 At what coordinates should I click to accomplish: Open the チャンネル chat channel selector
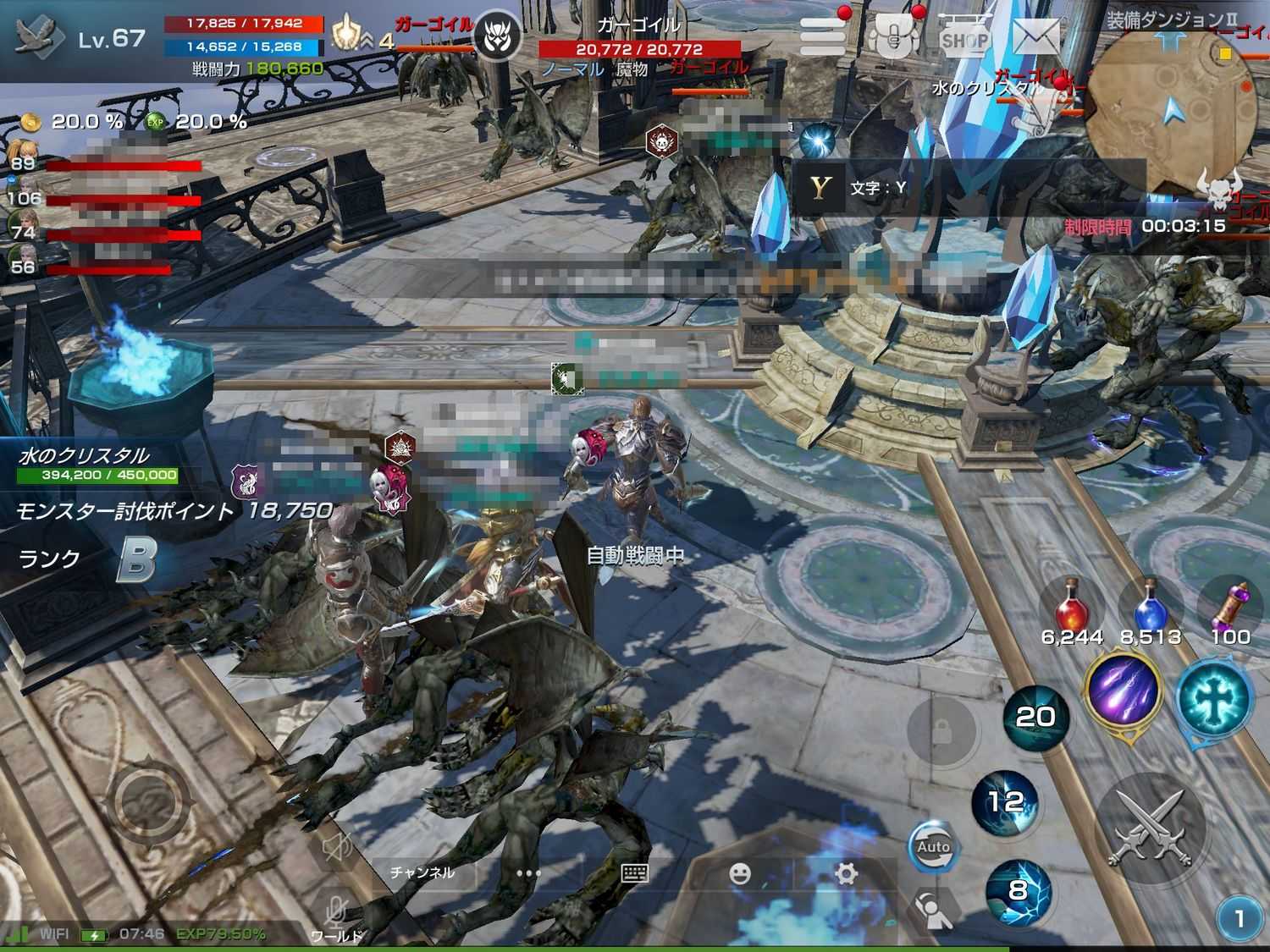(x=422, y=872)
